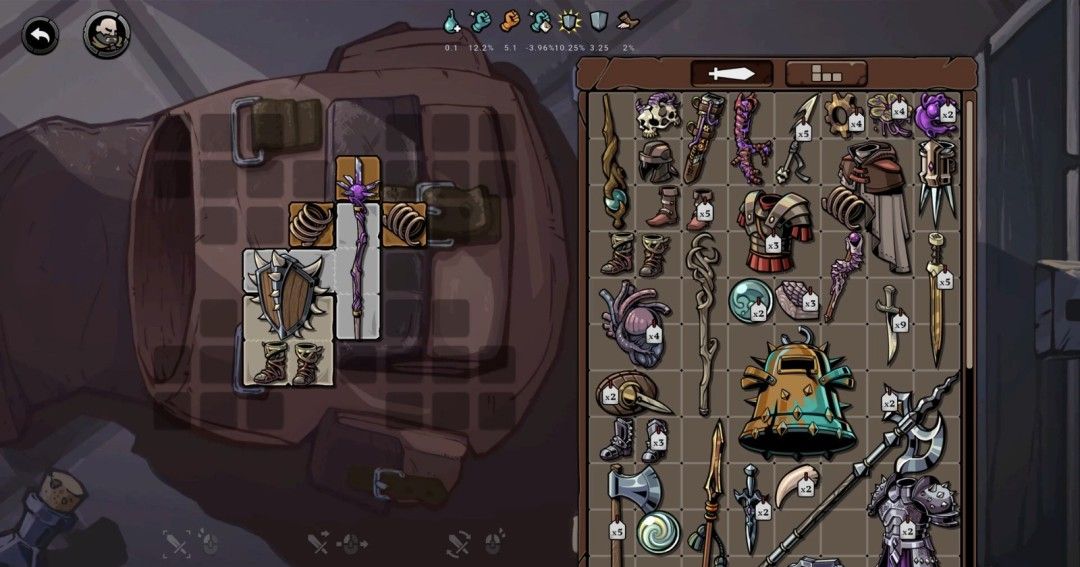This screenshot has height=567, width=1080.
Task: Pick the plague doctor beak mask
Action: pos(633,395)
